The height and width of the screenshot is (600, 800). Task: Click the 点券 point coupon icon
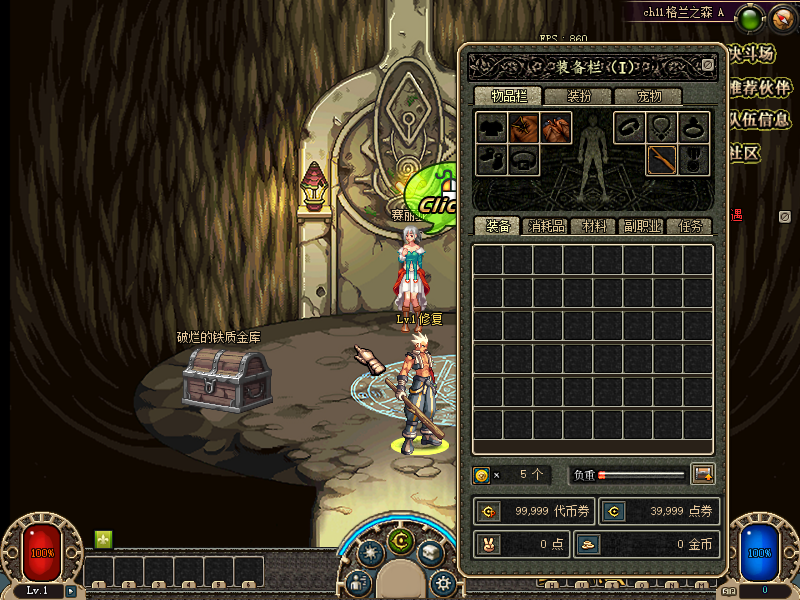614,511
